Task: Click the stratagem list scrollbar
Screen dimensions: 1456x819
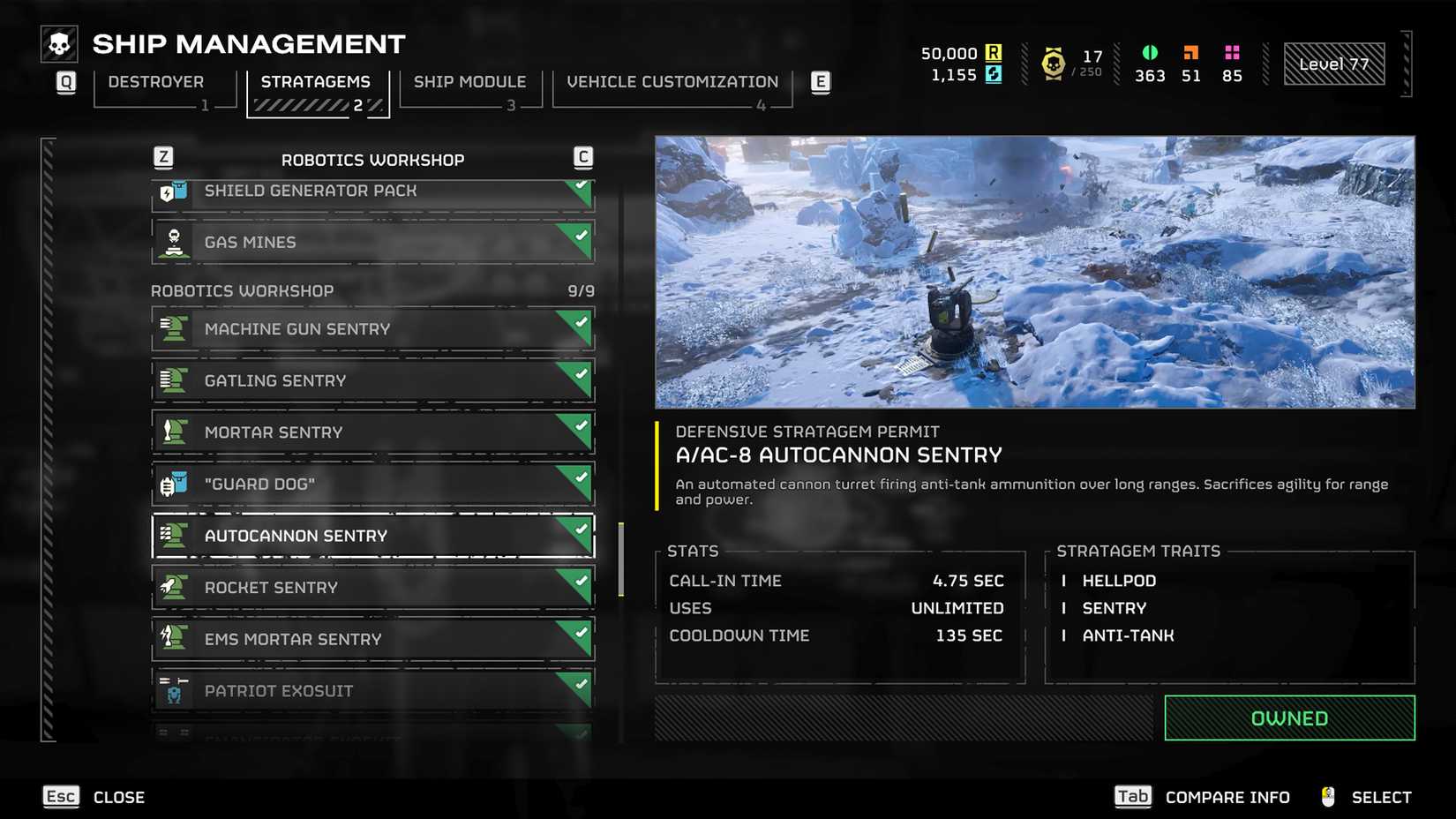Action: point(621,560)
